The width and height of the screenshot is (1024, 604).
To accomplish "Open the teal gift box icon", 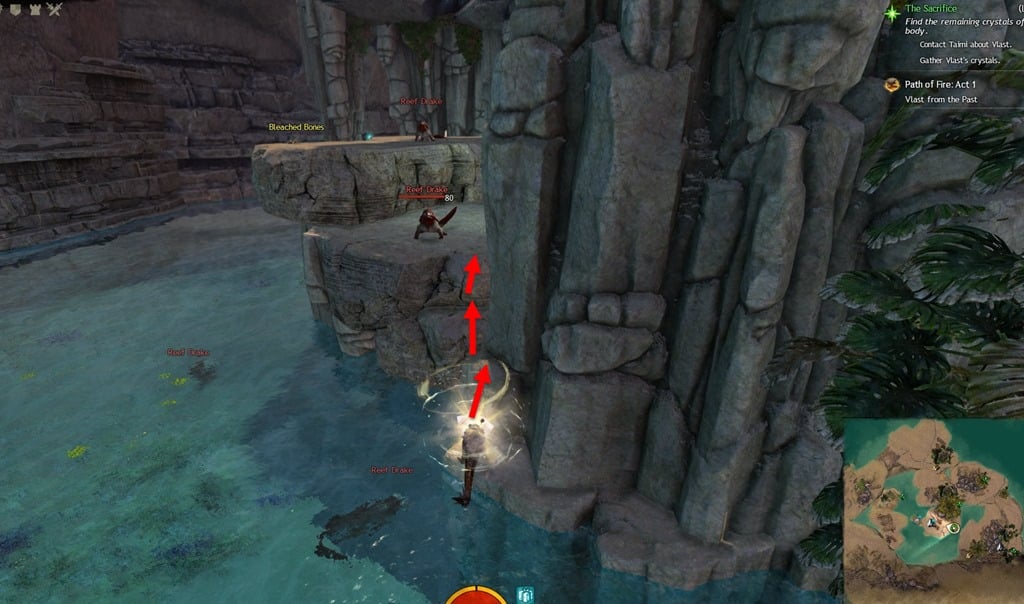I will tap(526, 595).
